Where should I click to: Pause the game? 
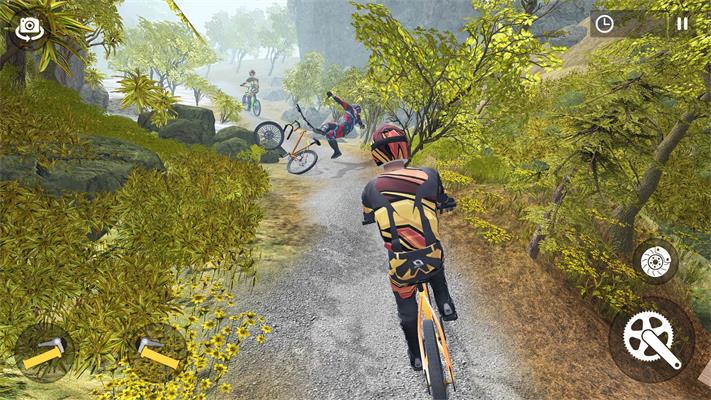[682, 24]
